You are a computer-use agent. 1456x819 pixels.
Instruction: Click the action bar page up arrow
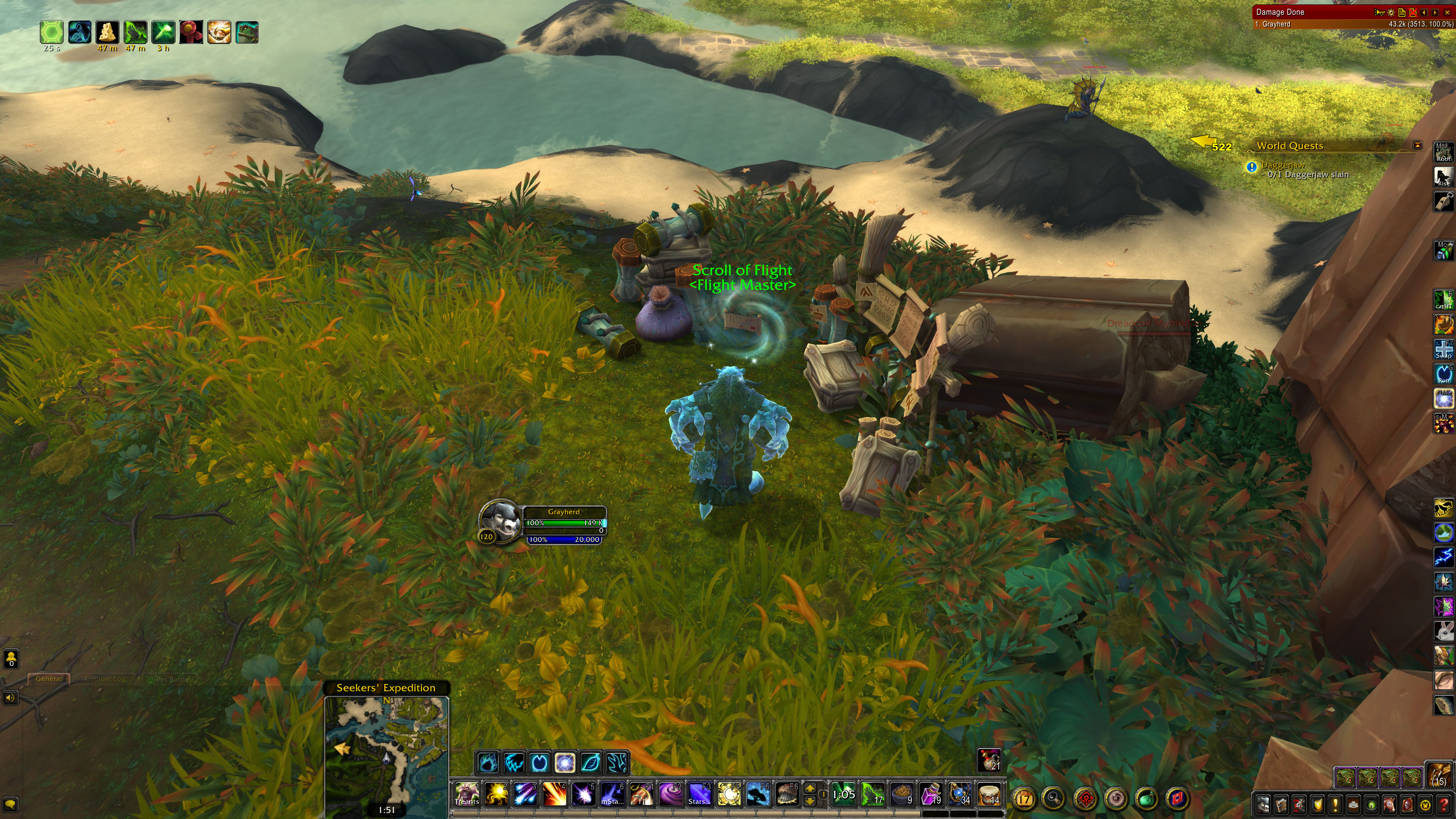click(810, 789)
